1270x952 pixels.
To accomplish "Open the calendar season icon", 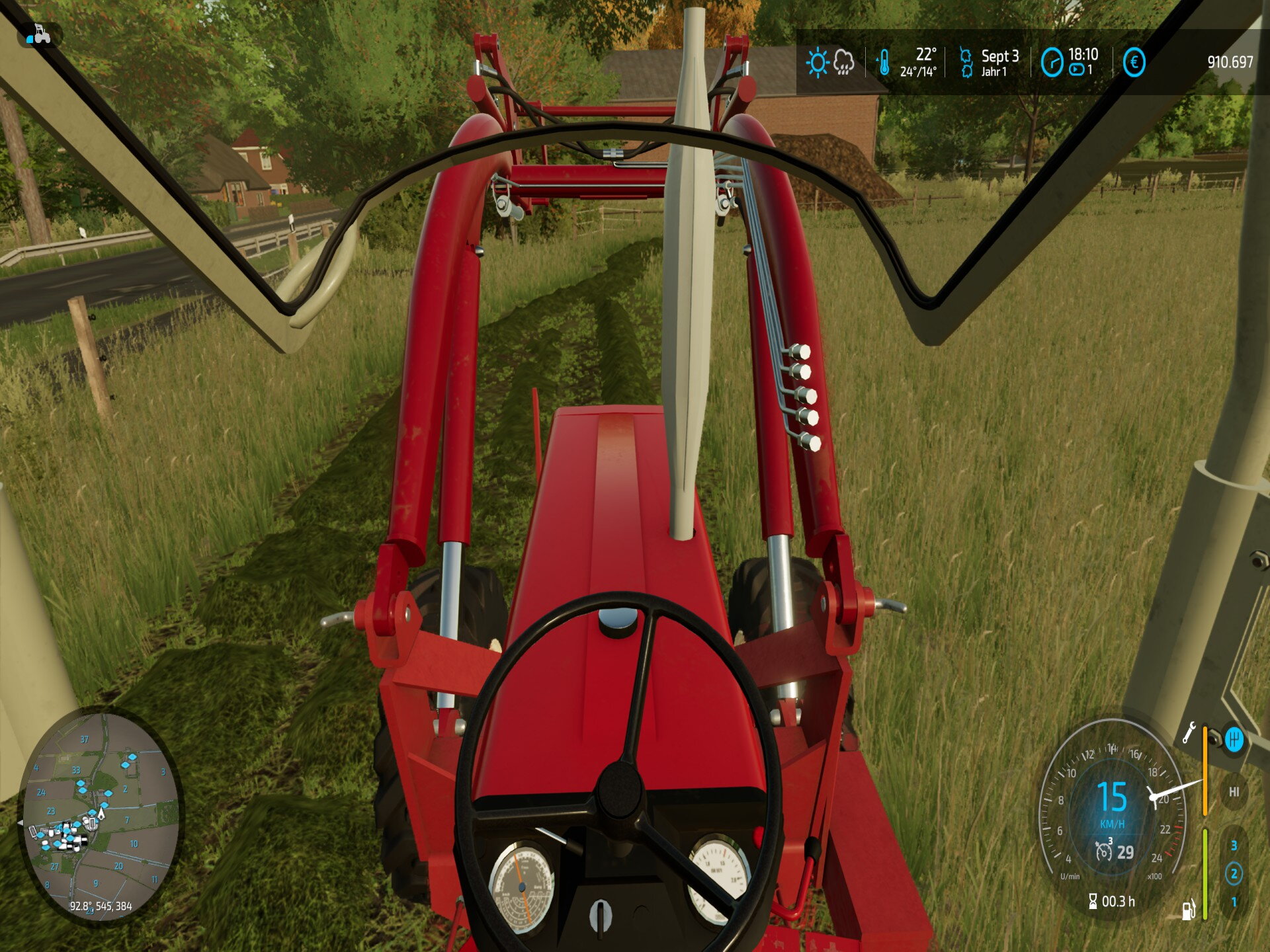I will [966, 63].
